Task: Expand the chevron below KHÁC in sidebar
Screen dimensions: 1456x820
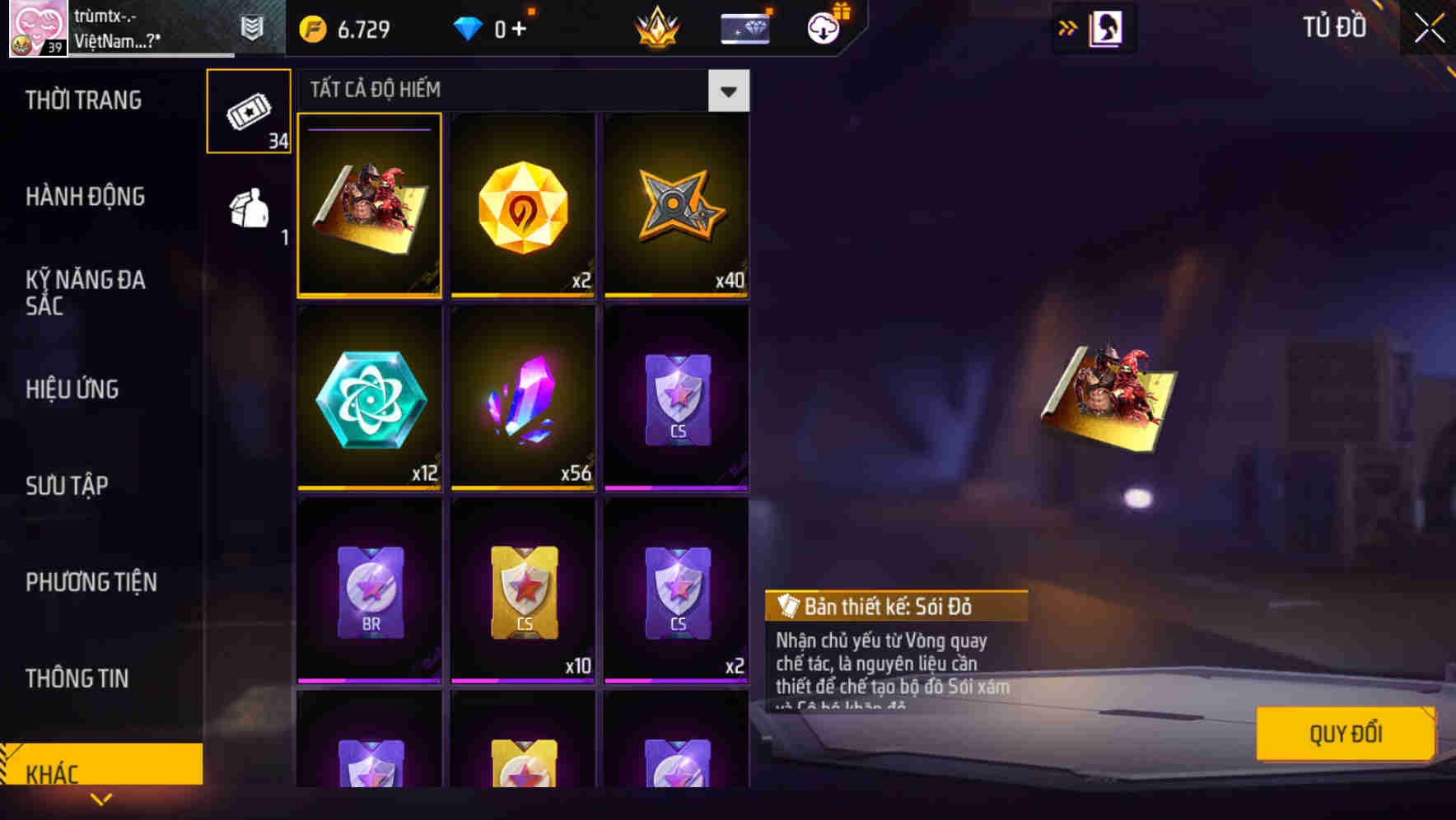Action: [x=100, y=799]
